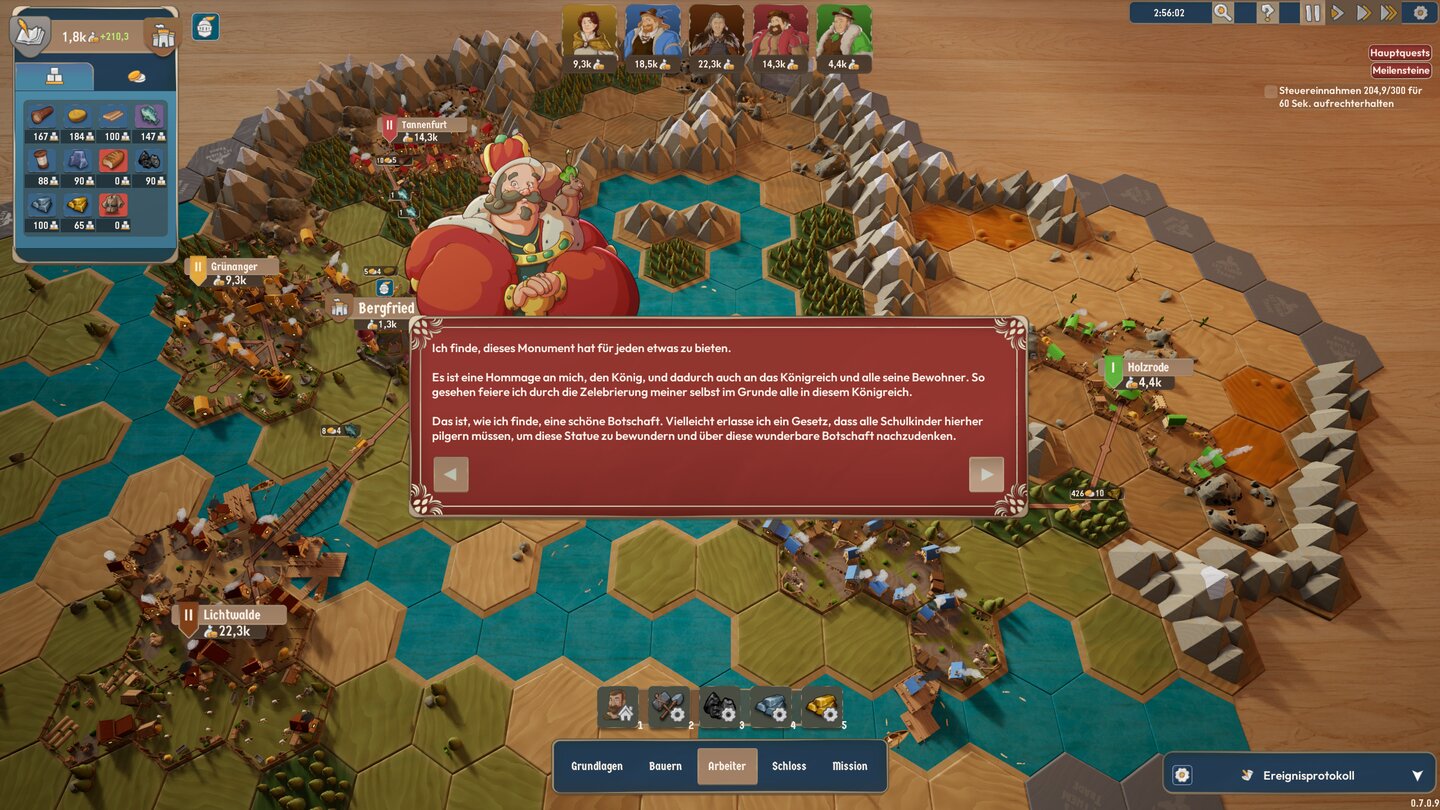Pause the game with the pause button
The width and height of the screenshot is (1440, 810).
(x=1312, y=13)
